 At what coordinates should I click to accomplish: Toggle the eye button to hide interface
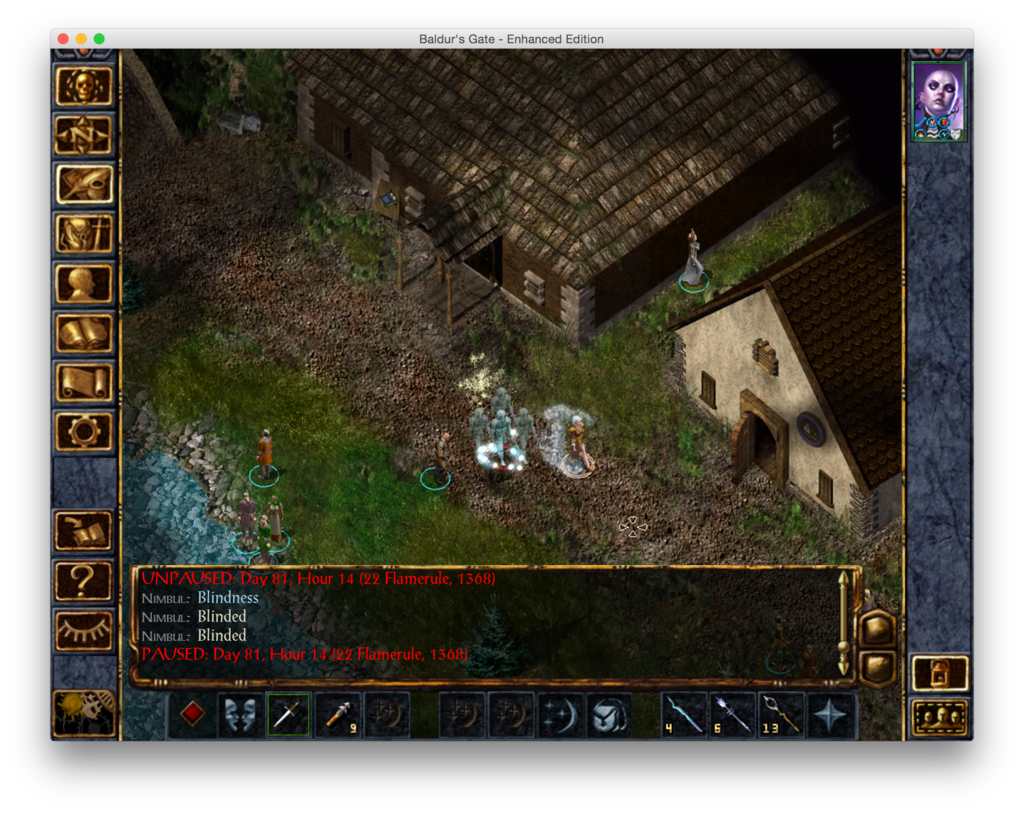[84, 630]
